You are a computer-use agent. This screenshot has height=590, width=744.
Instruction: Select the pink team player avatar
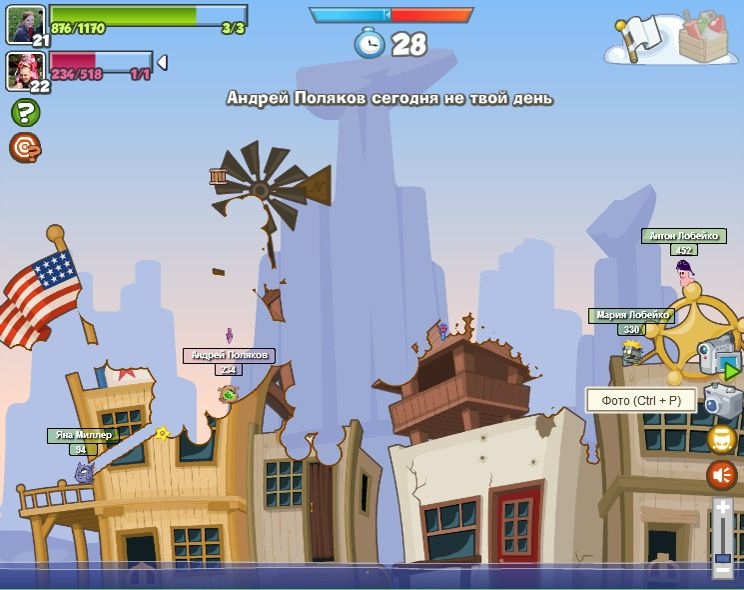pyautogui.click(x=25, y=70)
